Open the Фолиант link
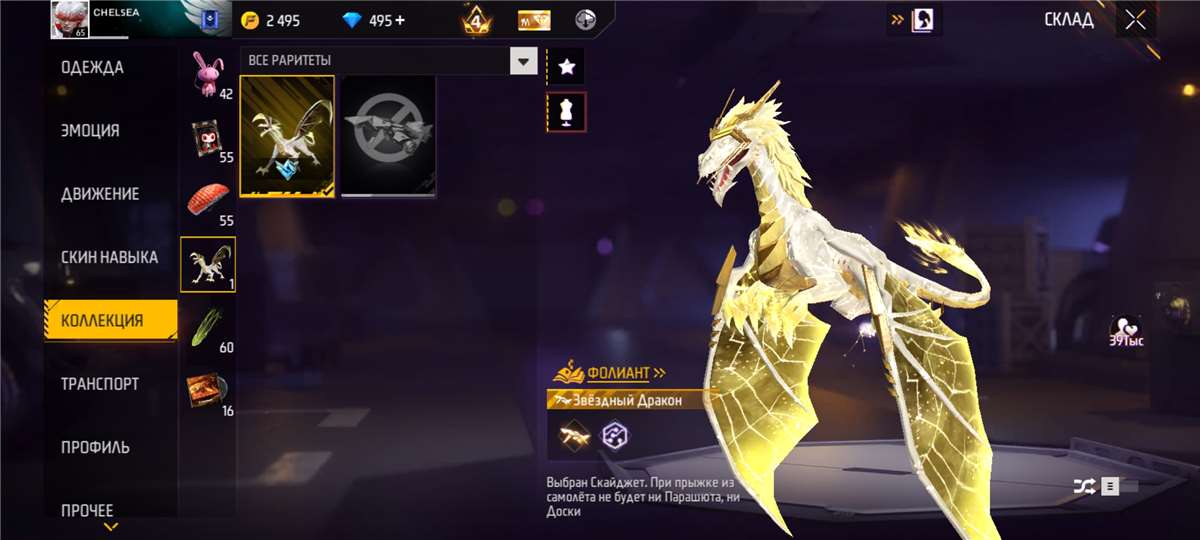Image resolution: width=1200 pixels, height=540 pixels. coord(617,374)
